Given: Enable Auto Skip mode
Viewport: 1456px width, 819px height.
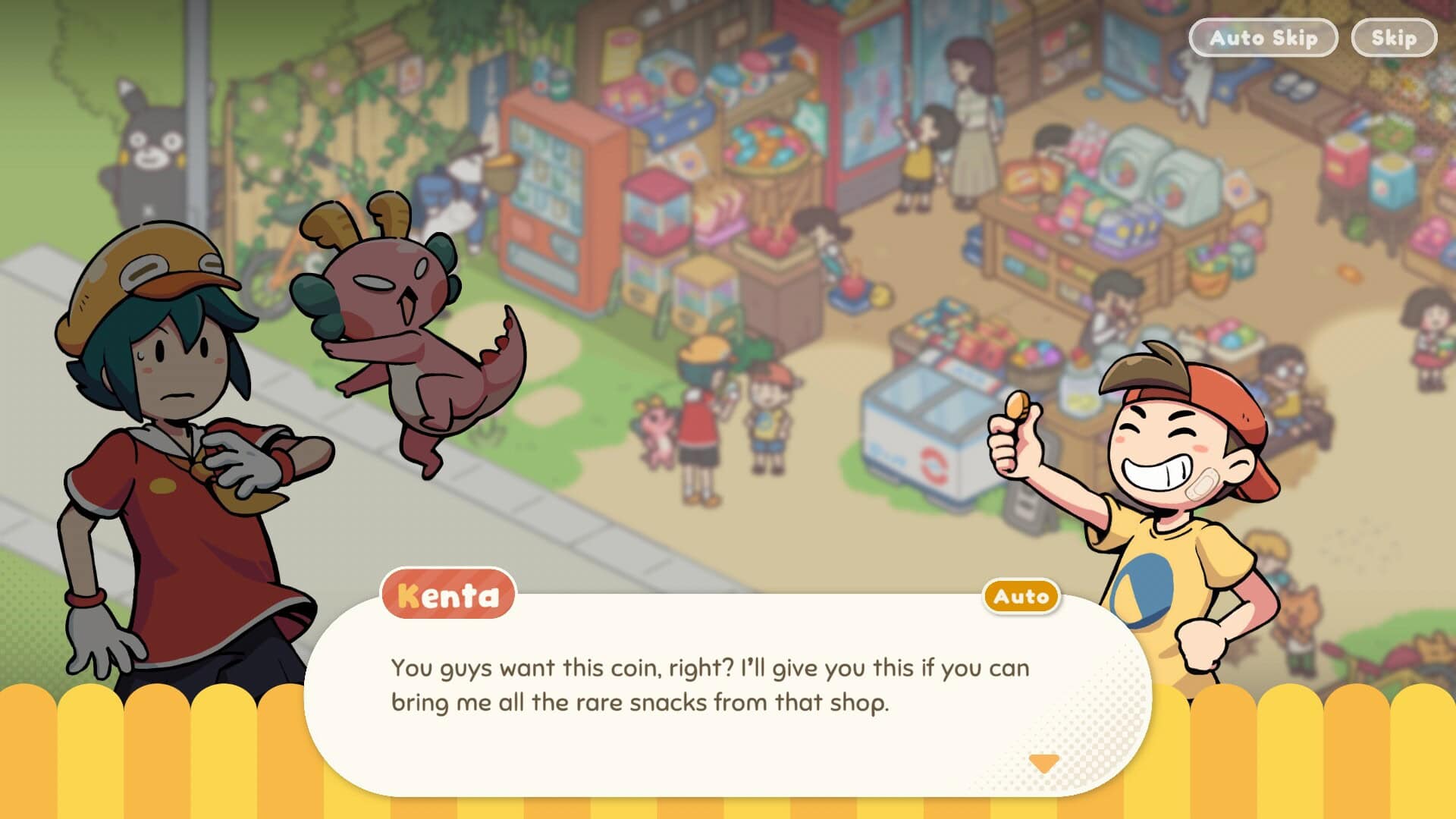Looking at the screenshot, I should pyautogui.click(x=1263, y=37).
